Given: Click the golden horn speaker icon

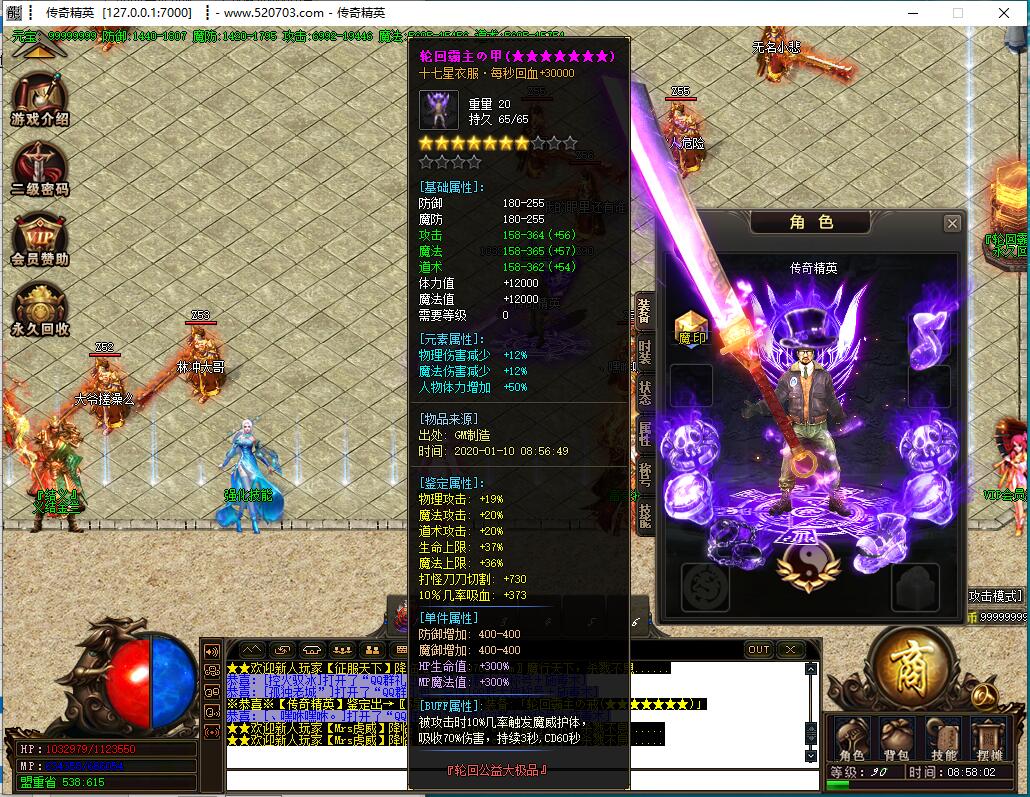Looking at the screenshot, I should pos(211,651).
